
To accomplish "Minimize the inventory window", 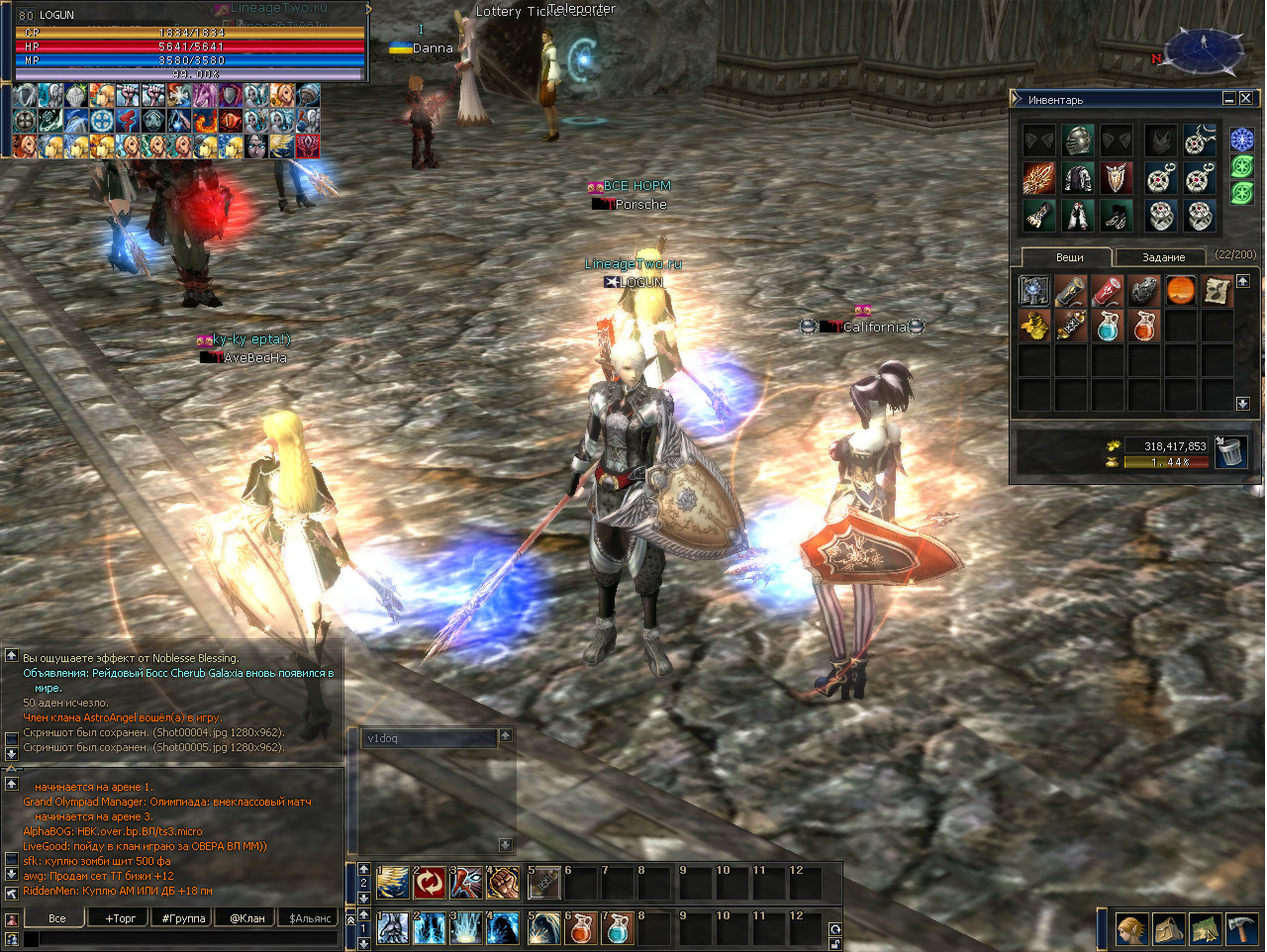I will click(1229, 98).
